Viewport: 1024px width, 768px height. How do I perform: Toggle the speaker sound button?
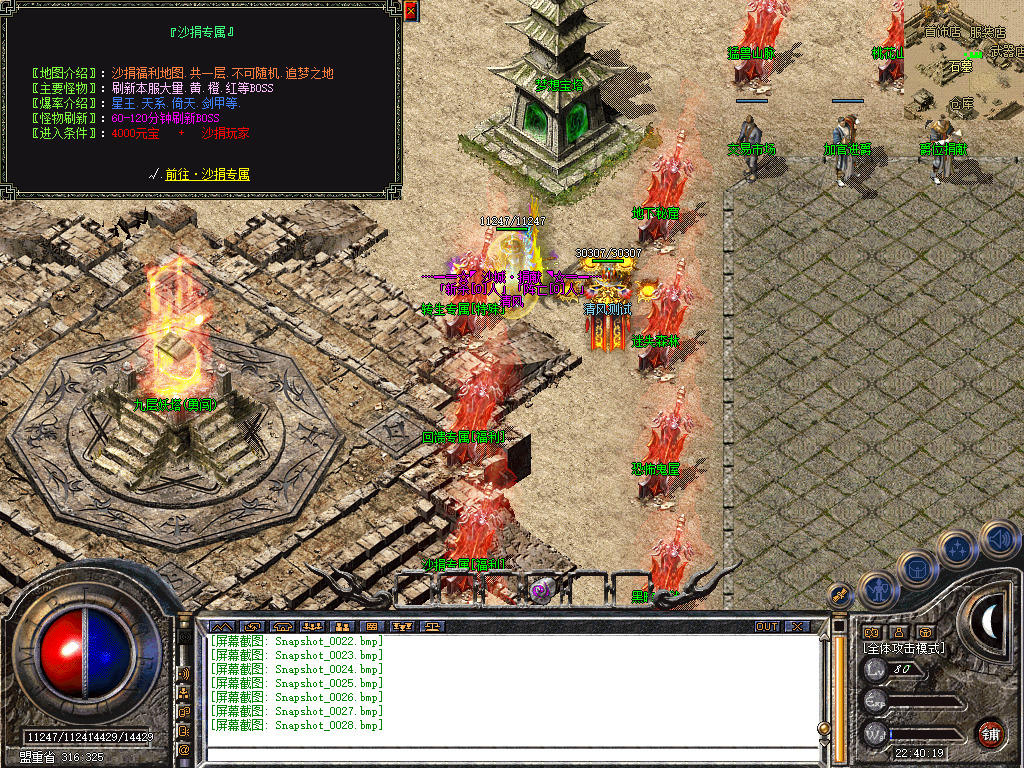click(x=999, y=539)
